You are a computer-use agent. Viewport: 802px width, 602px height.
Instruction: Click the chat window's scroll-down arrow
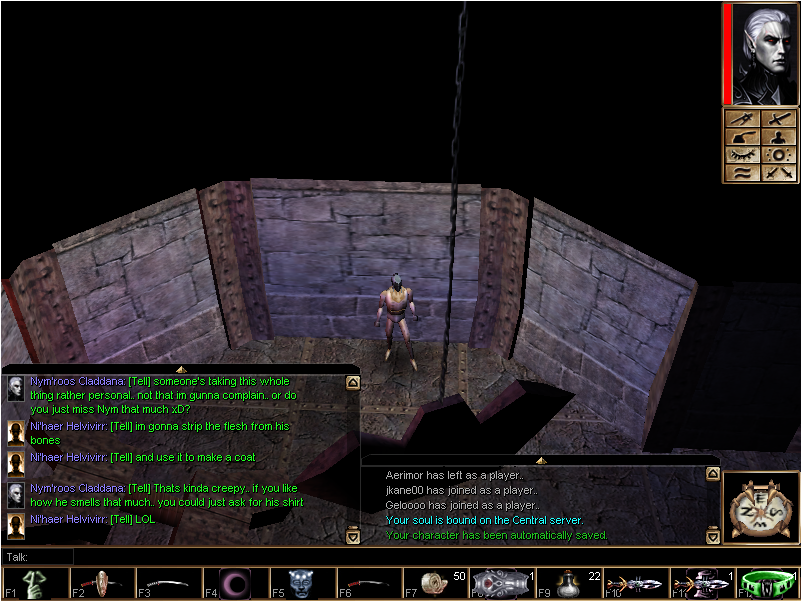pyautogui.click(x=352, y=537)
